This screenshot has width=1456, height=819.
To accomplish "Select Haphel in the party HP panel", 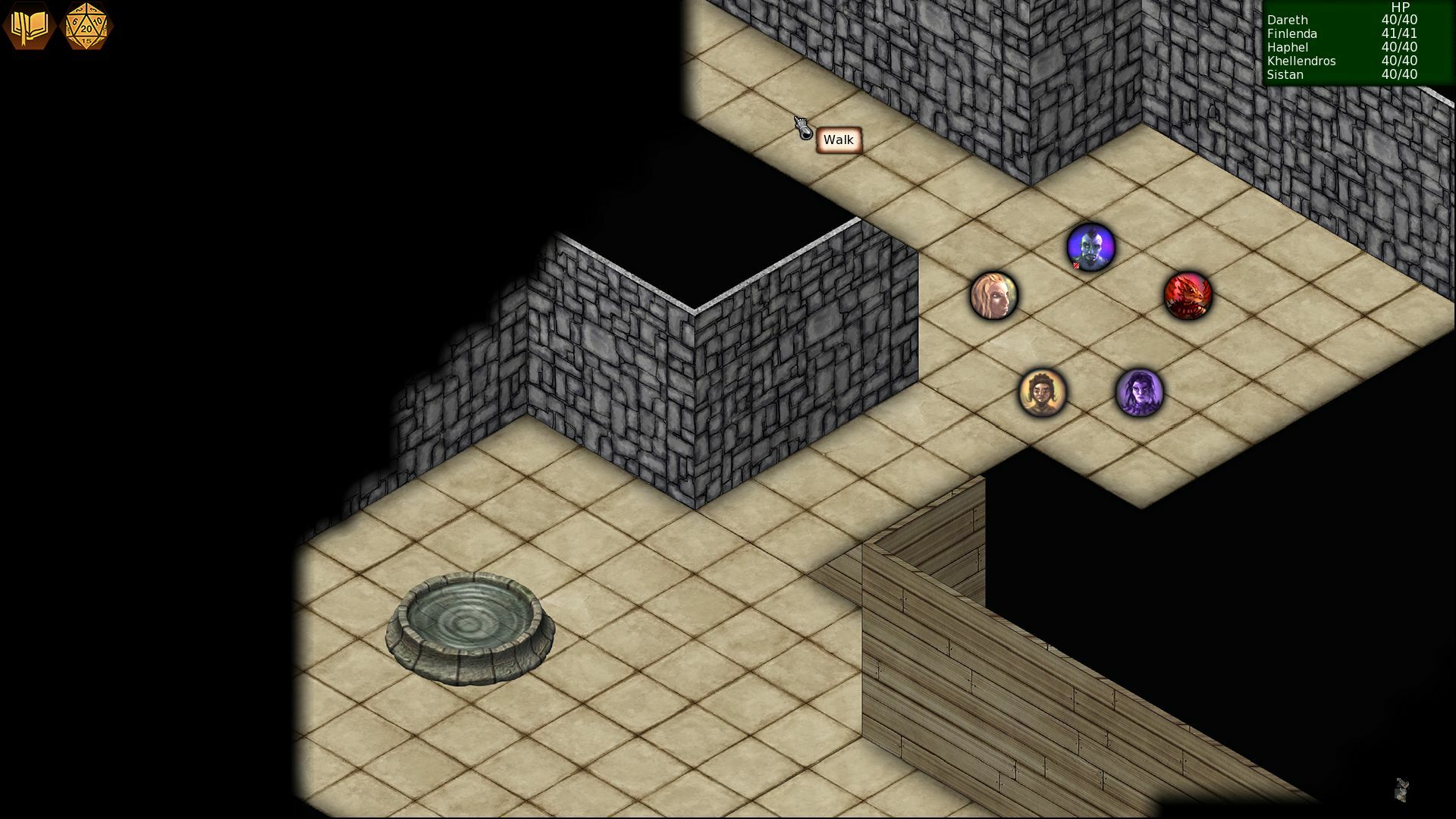I will click(x=1287, y=48).
